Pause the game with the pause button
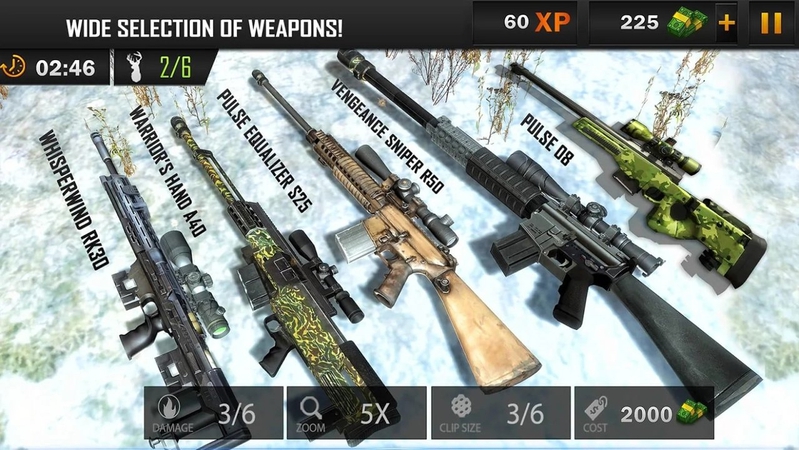This screenshot has width=799, height=450. click(771, 23)
